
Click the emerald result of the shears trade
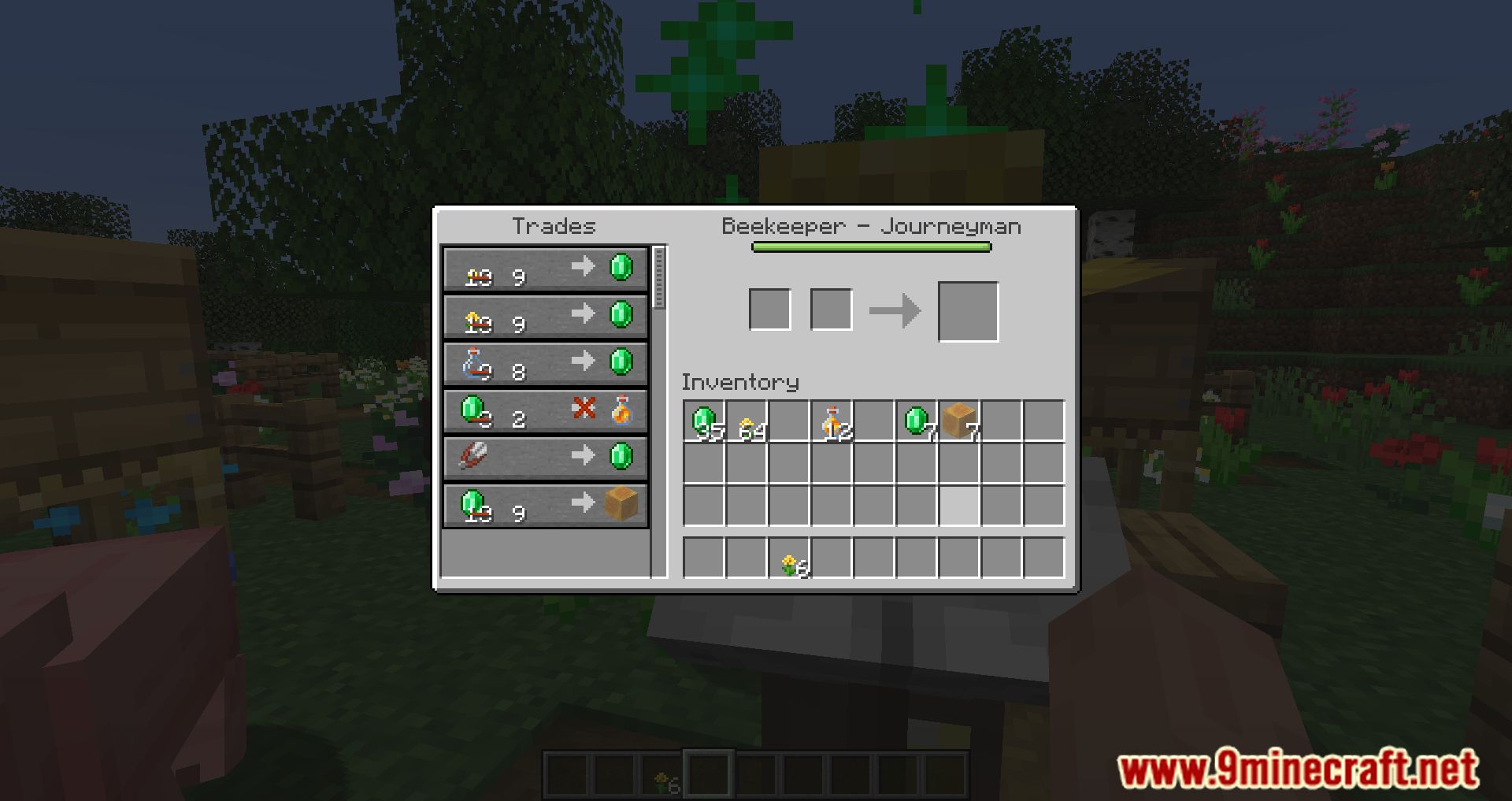pyautogui.click(x=622, y=458)
